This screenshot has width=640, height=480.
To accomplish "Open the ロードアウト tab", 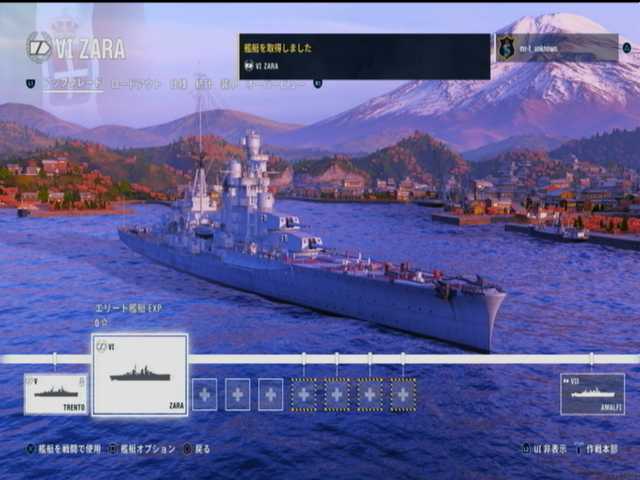I will coord(135,84).
